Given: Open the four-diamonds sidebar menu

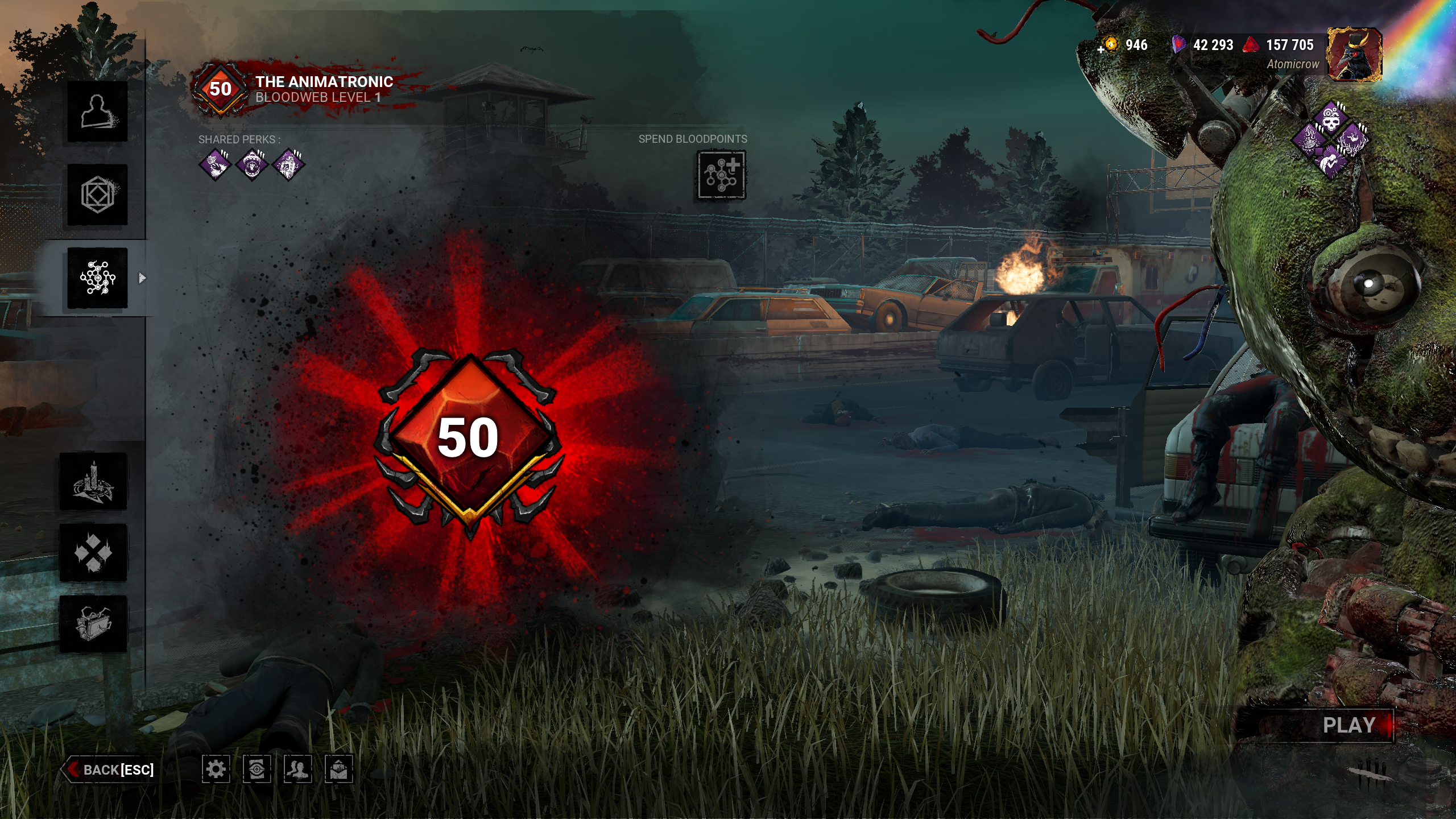Looking at the screenshot, I should [x=94, y=553].
